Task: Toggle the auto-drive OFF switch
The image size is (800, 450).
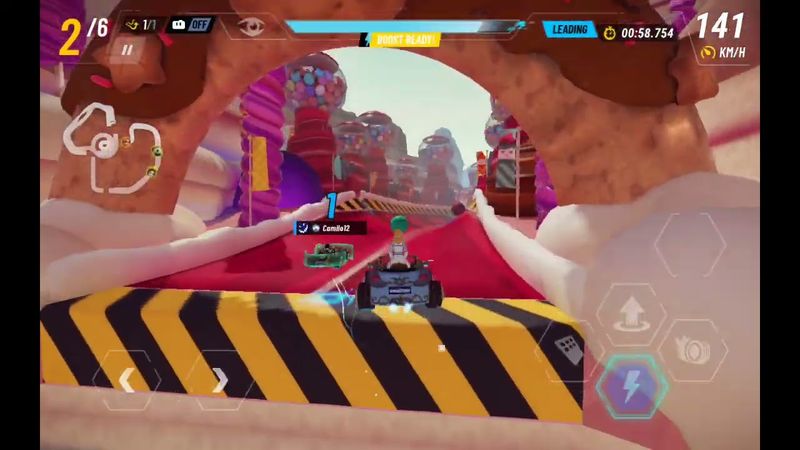Action: click(191, 24)
